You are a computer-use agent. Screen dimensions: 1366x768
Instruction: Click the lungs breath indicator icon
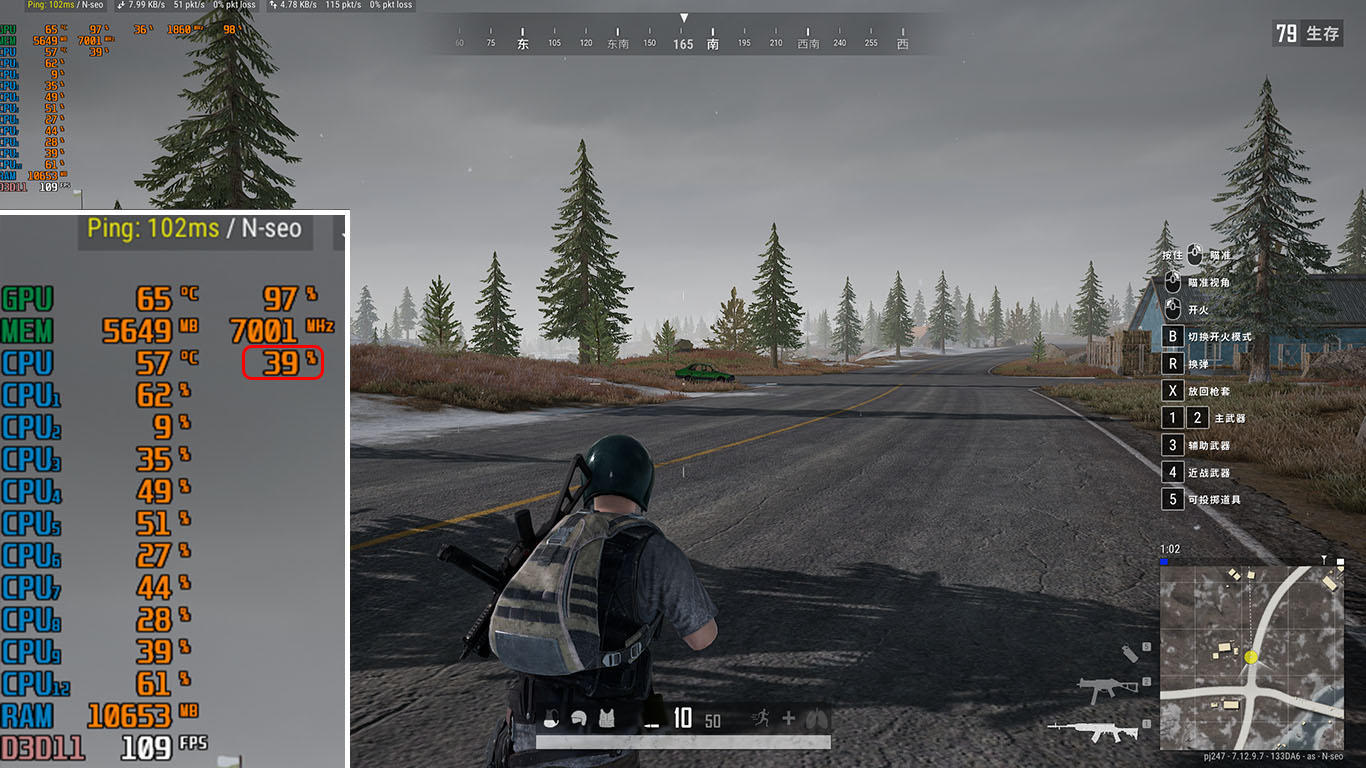click(x=816, y=718)
